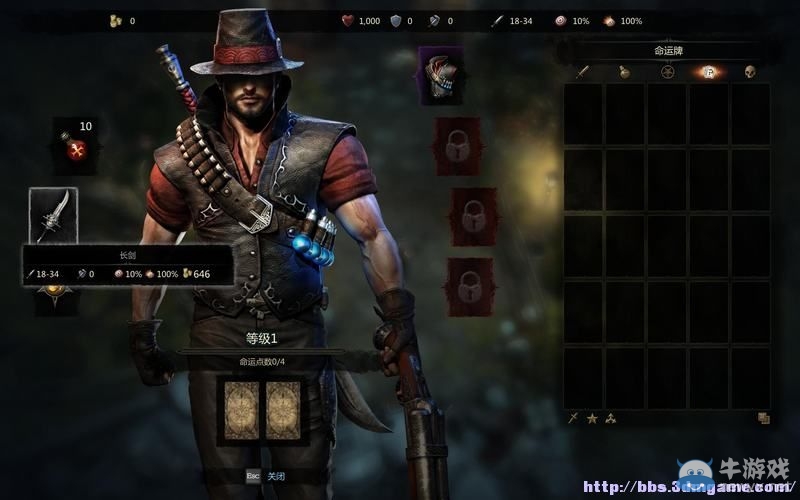Open the skull category tab
The width and height of the screenshot is (800, 500).
click(750, 72)
